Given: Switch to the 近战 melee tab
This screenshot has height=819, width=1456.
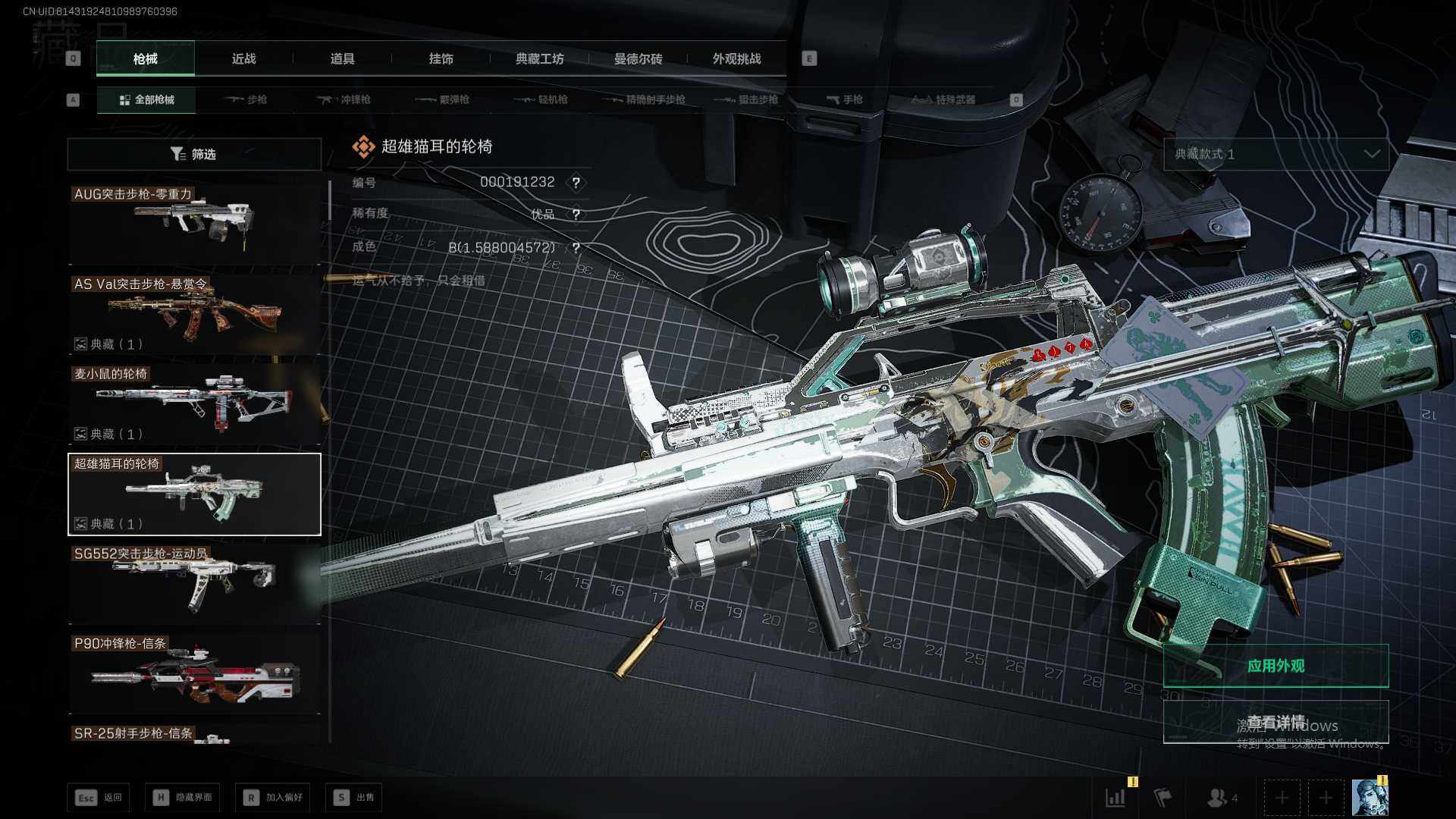Looking at the screenshot, I should click(x=243, y=59).
